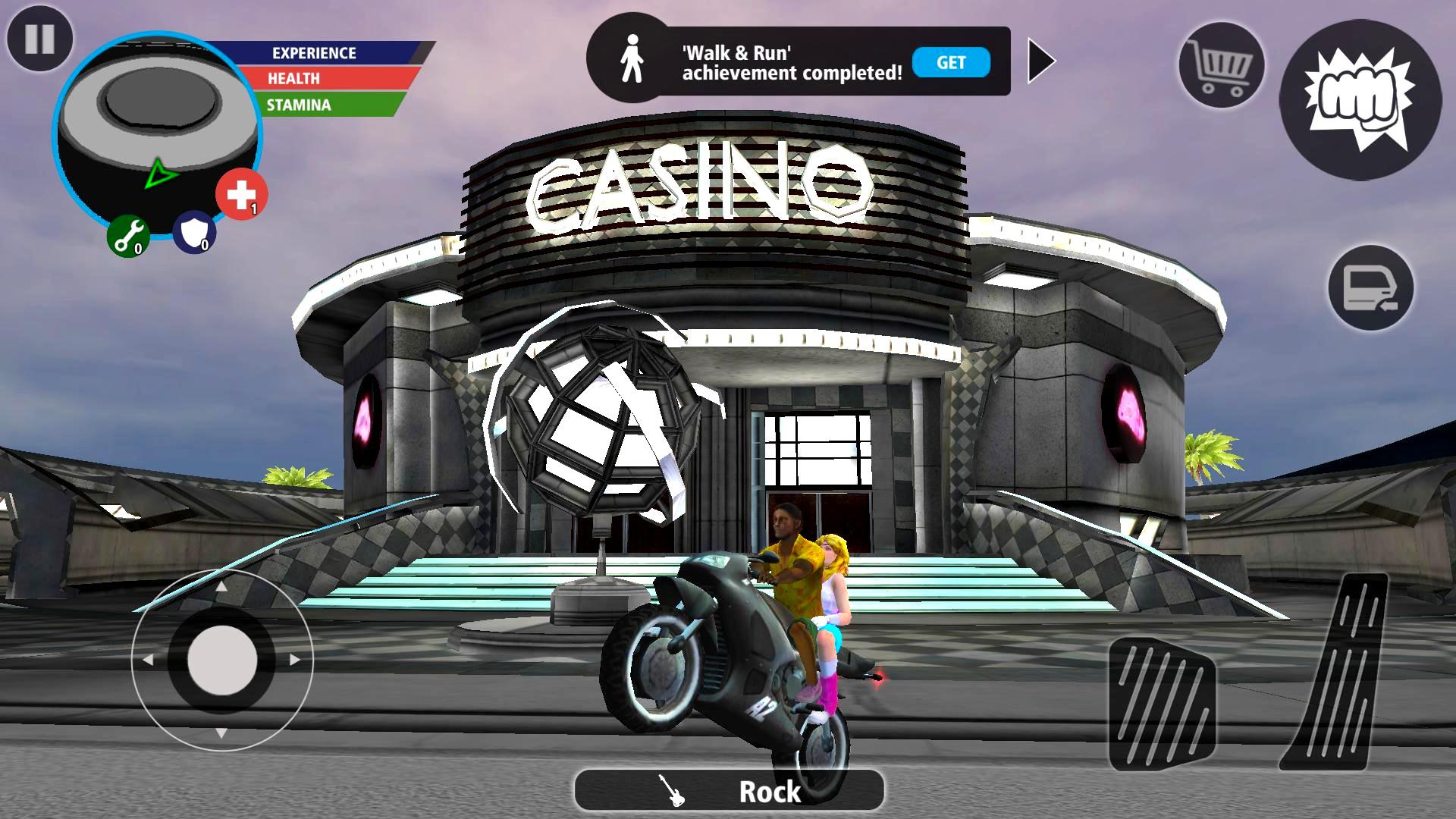
Task: Tap the fist punch attack button
Action: [1360, 99]
